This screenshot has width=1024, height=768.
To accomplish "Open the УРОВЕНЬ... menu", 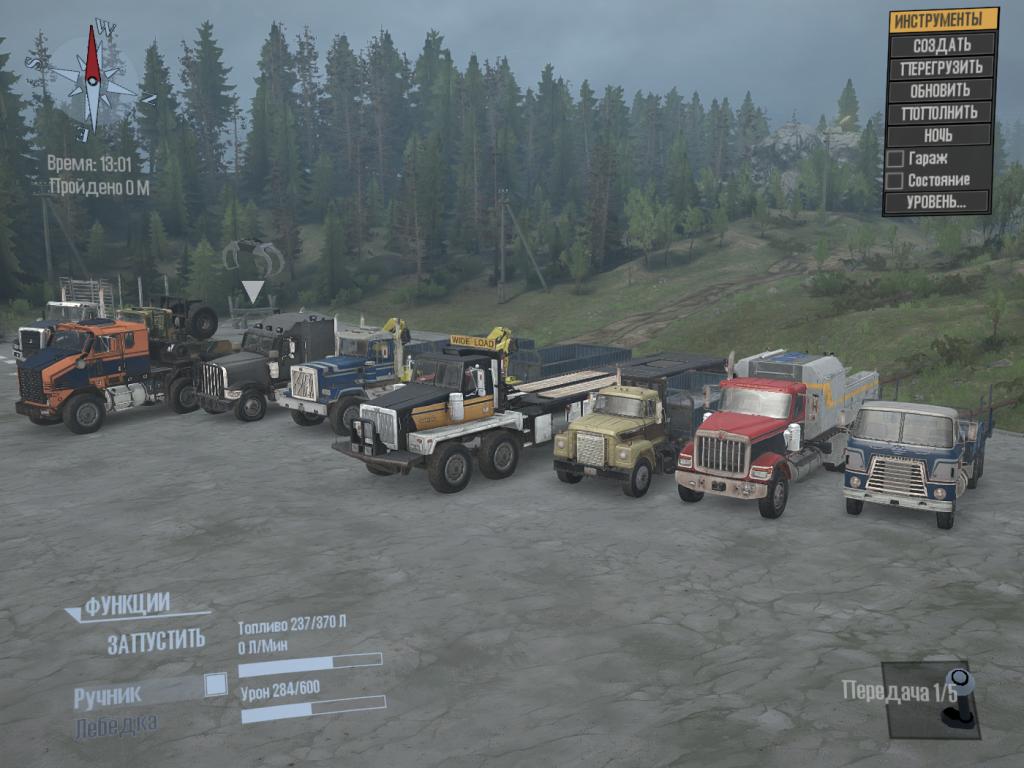I will pos(937,202).
